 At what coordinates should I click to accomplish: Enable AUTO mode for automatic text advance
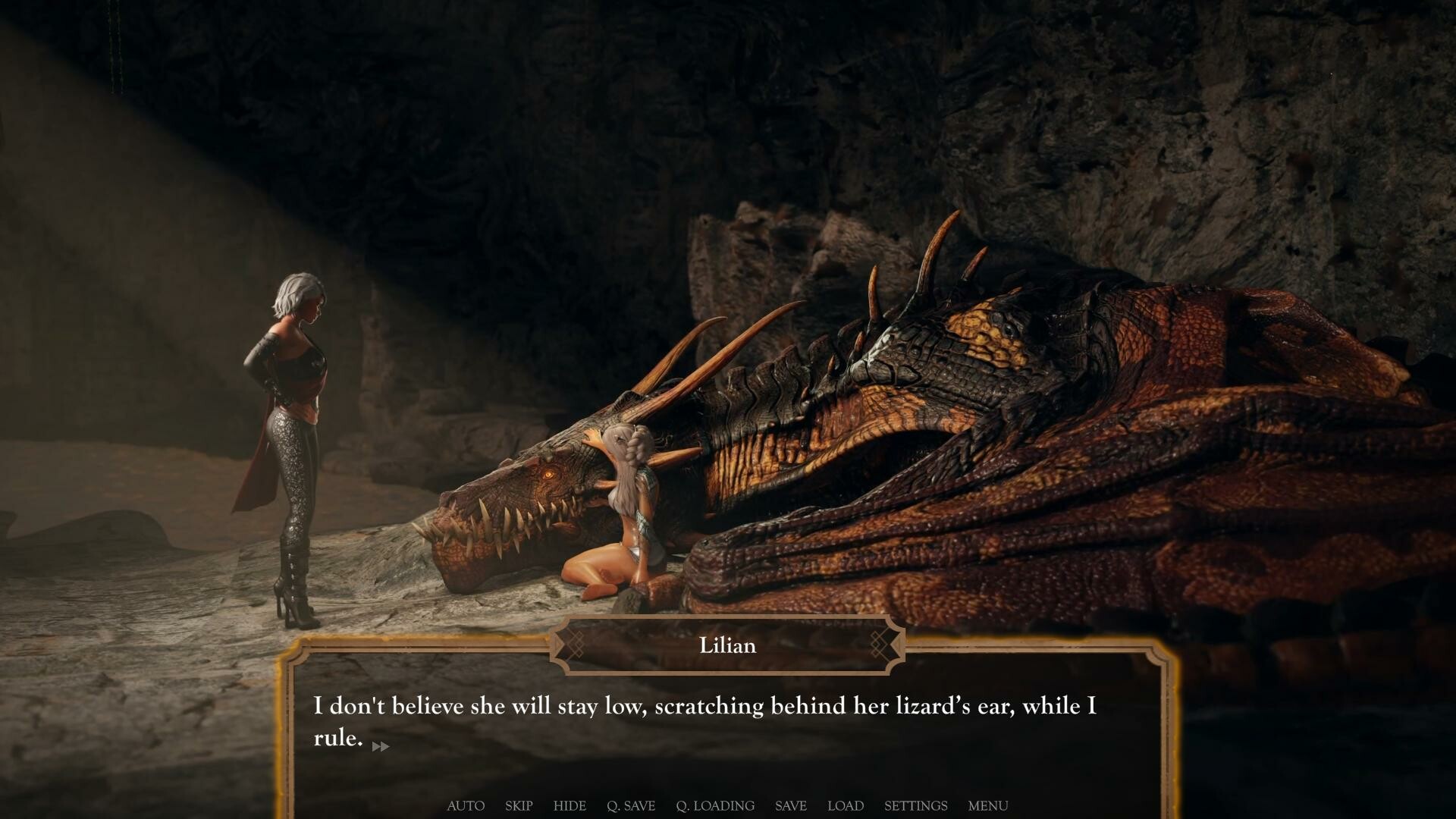coord(466,806)
